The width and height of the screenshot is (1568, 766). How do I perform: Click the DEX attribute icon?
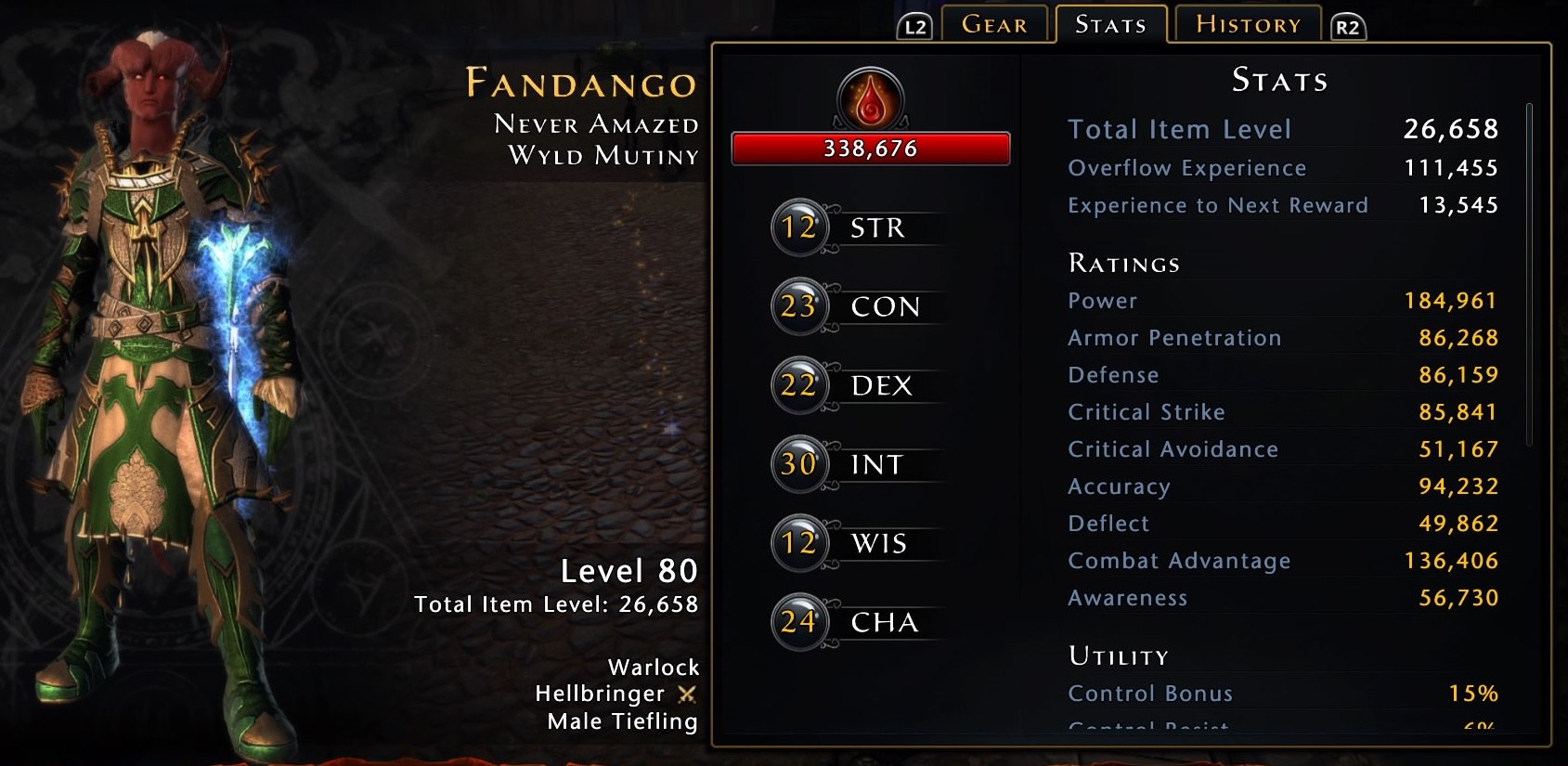point(798,384)
